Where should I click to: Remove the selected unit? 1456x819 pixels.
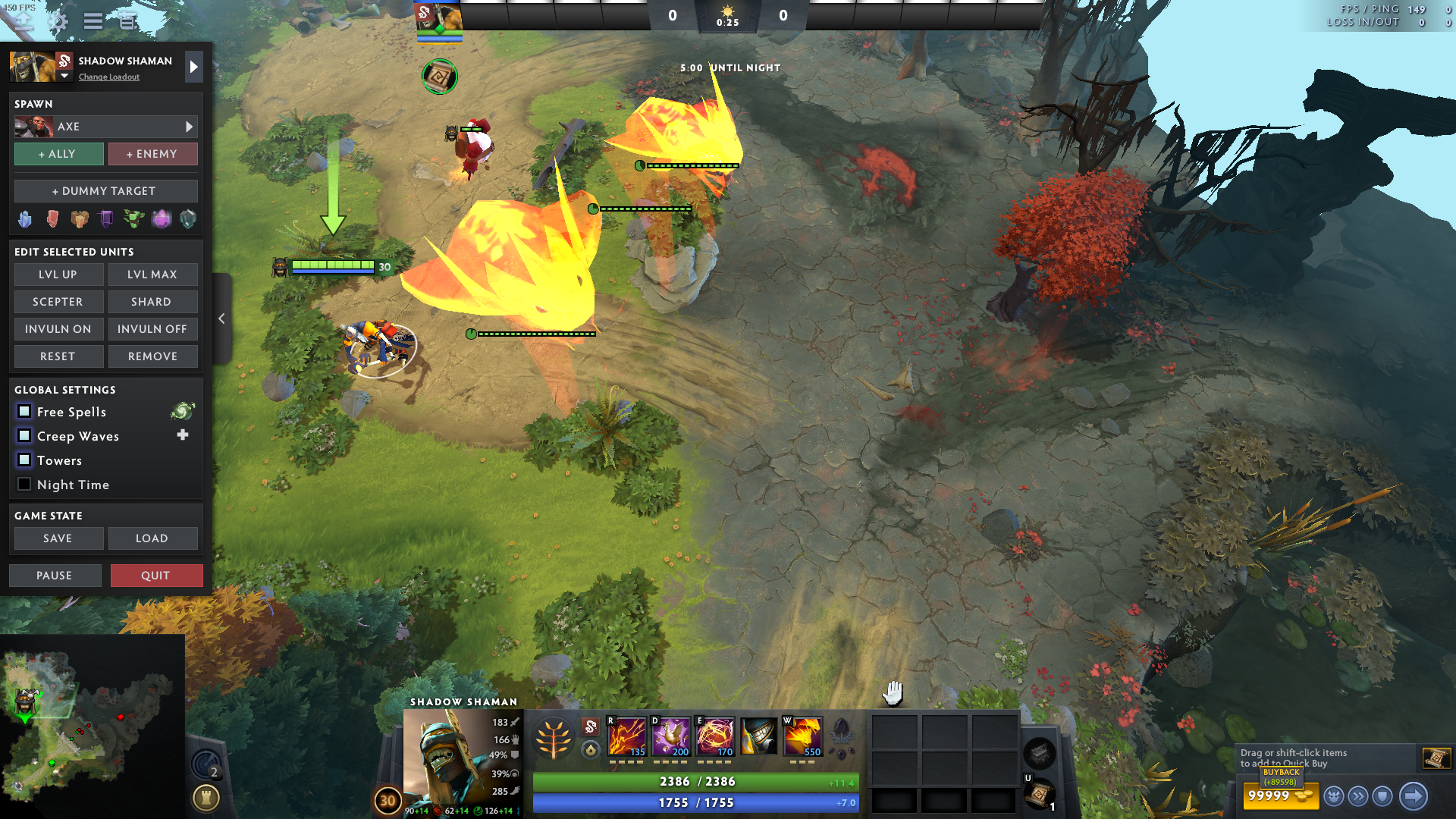click(152, 356)
